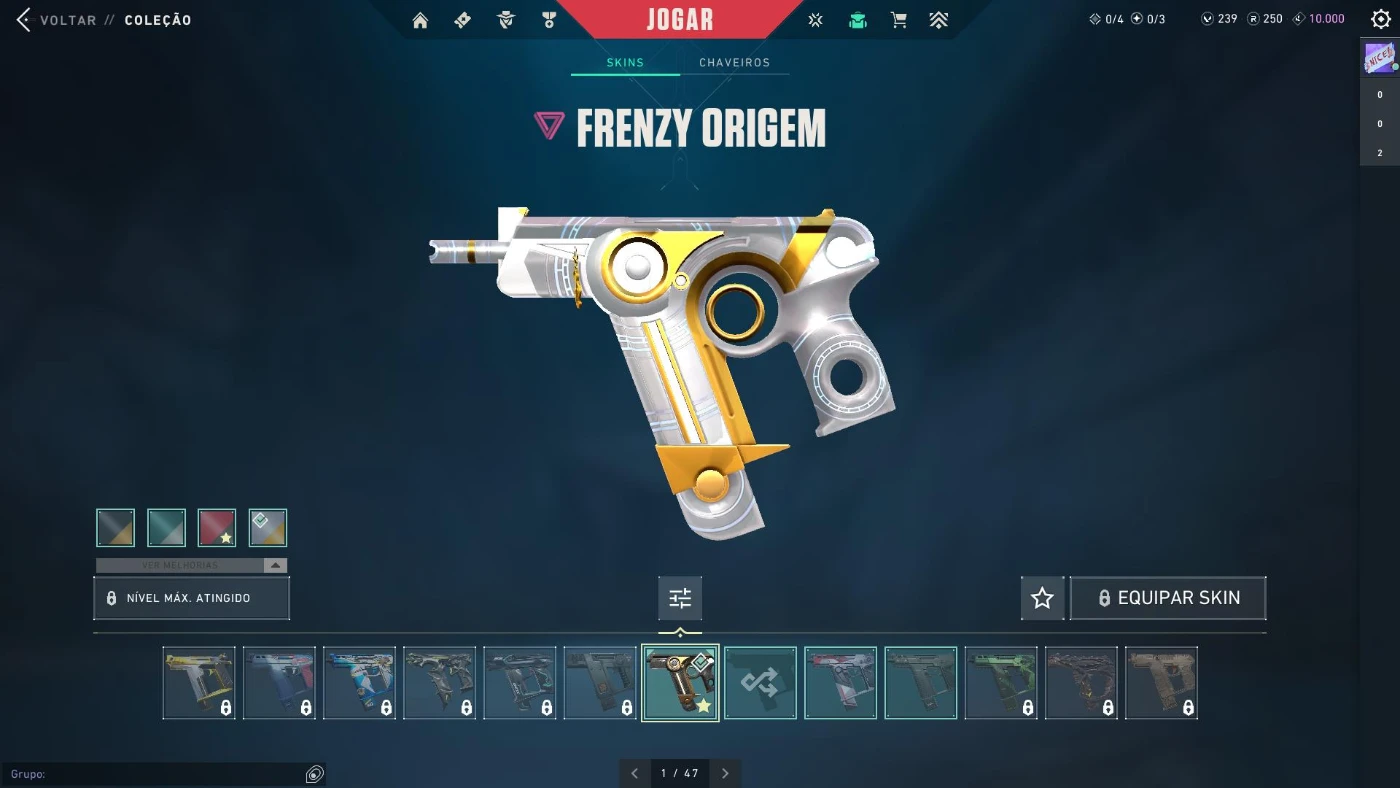Open settings with the gear icon
Image resolution: width=1400 pixels, height=788 pixels.
(x=1381, y=19)
